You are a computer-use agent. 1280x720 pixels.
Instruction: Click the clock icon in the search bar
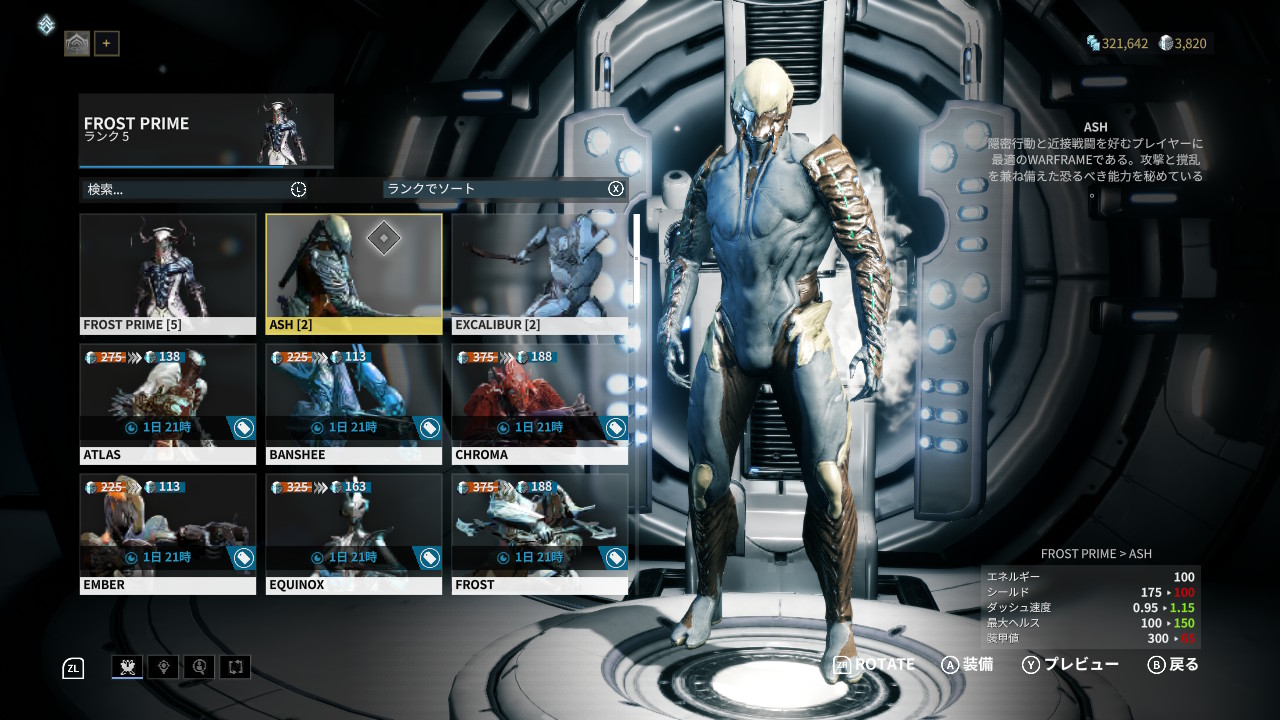pos(298,189)
